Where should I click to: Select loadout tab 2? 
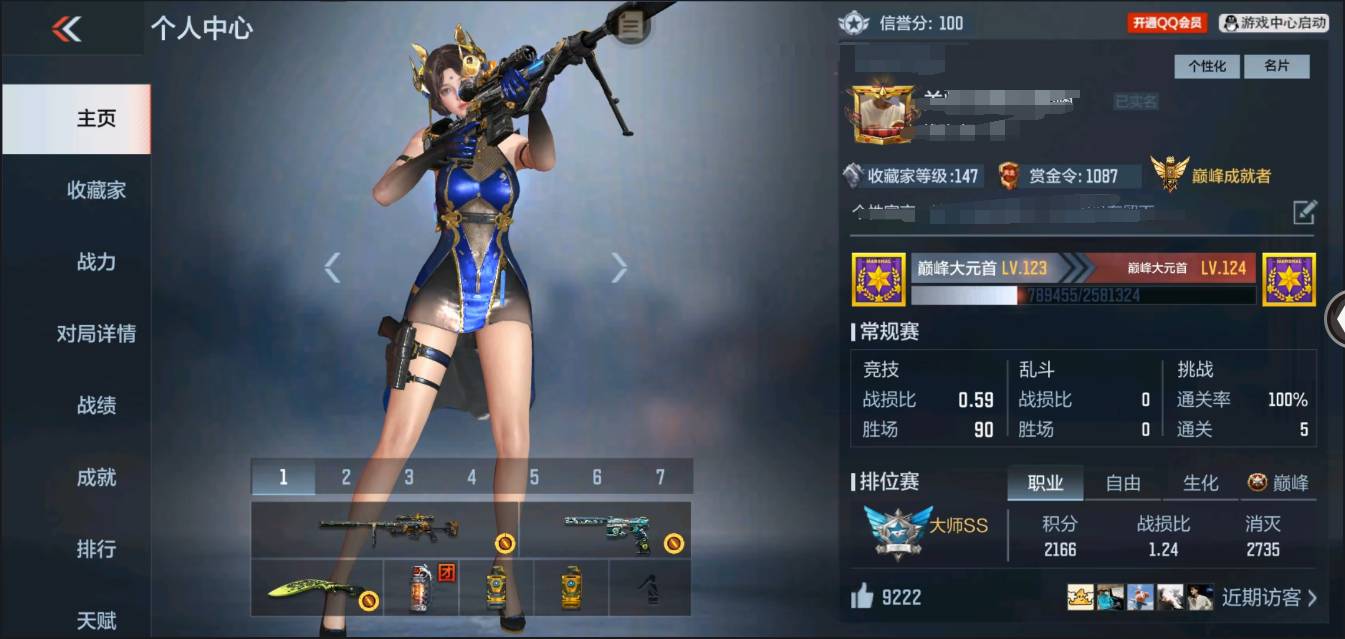pyautogui.click(x=346, y=477)
